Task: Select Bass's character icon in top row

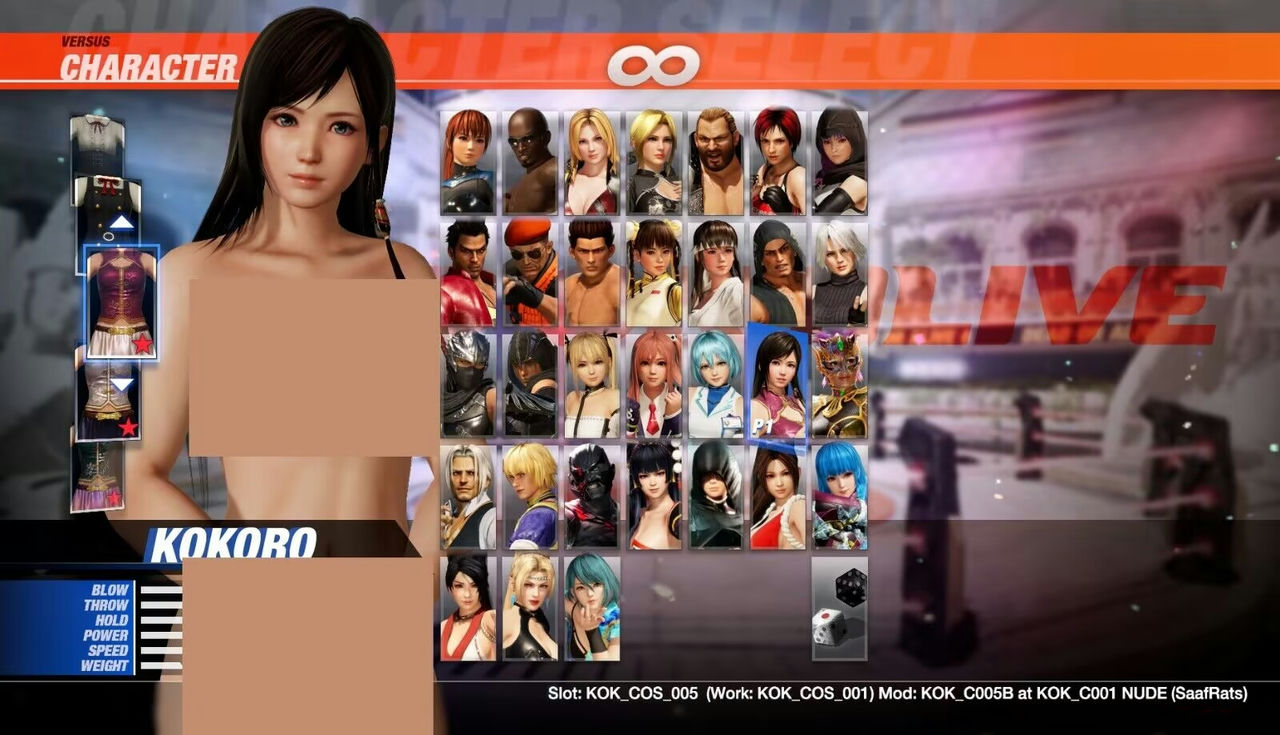Action: pos(712,160)
